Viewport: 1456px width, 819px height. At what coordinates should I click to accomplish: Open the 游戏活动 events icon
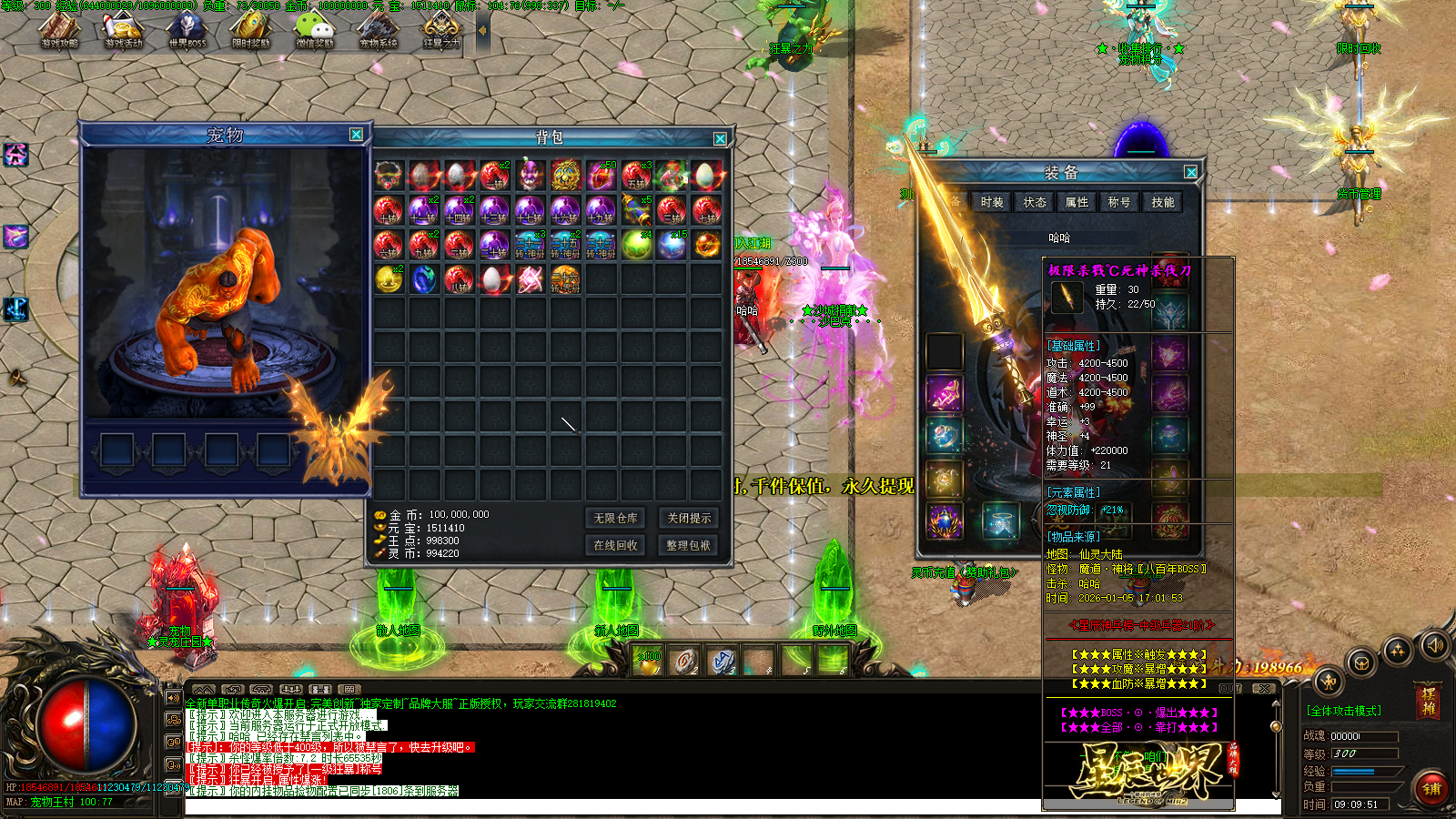[x=124, y=29]
